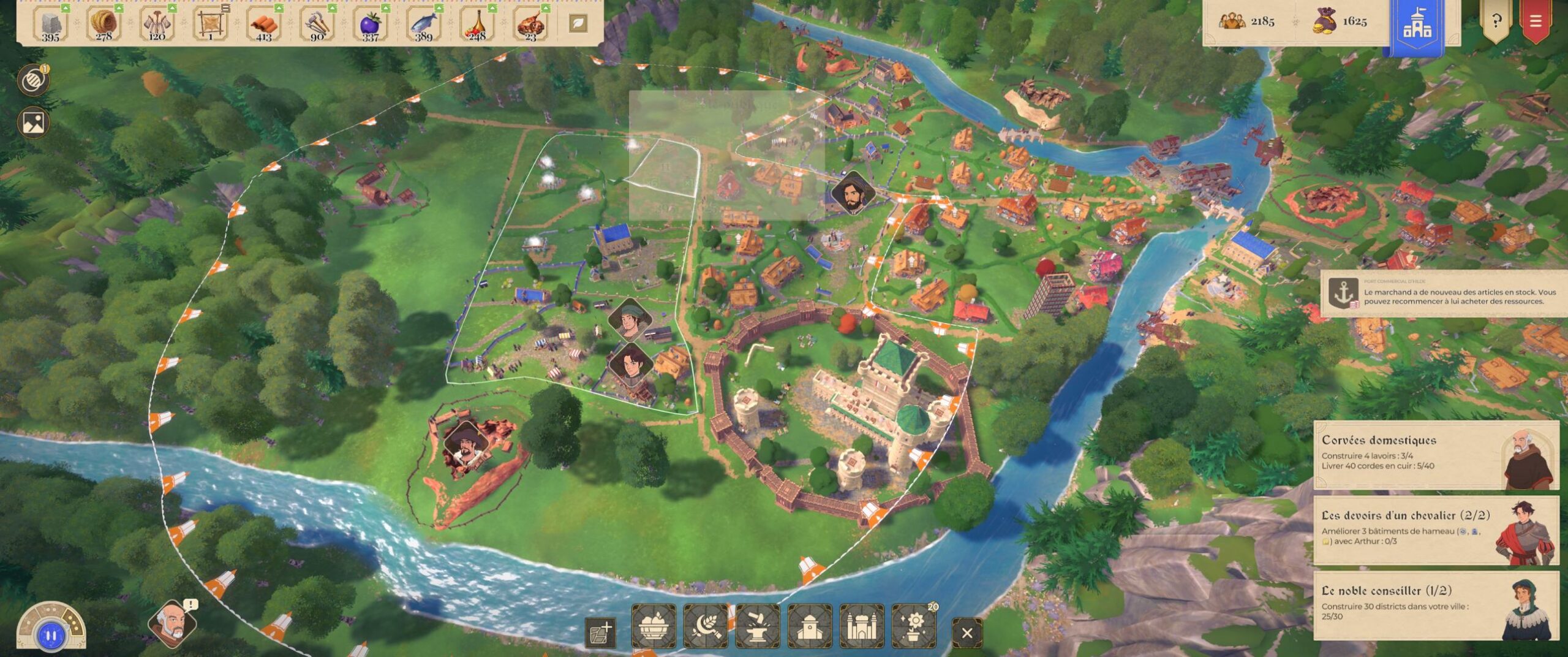Open the photo mode picture icon

click(x=33, y=123)
